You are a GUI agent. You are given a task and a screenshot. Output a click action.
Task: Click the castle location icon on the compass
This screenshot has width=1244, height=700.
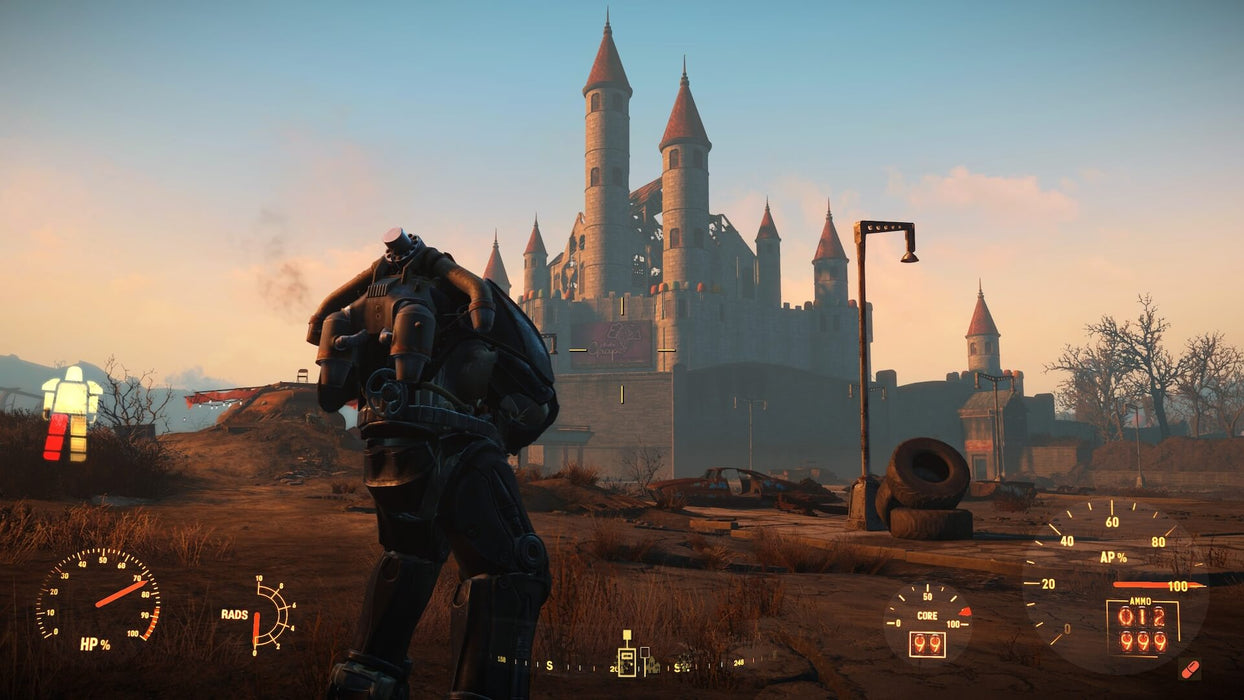(654, 664)
